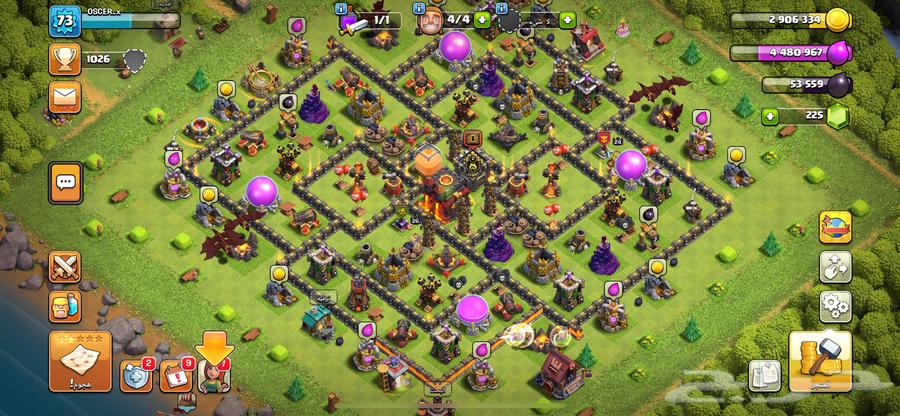
Task: View the trophy league ranking button
Action: [64, 59]
